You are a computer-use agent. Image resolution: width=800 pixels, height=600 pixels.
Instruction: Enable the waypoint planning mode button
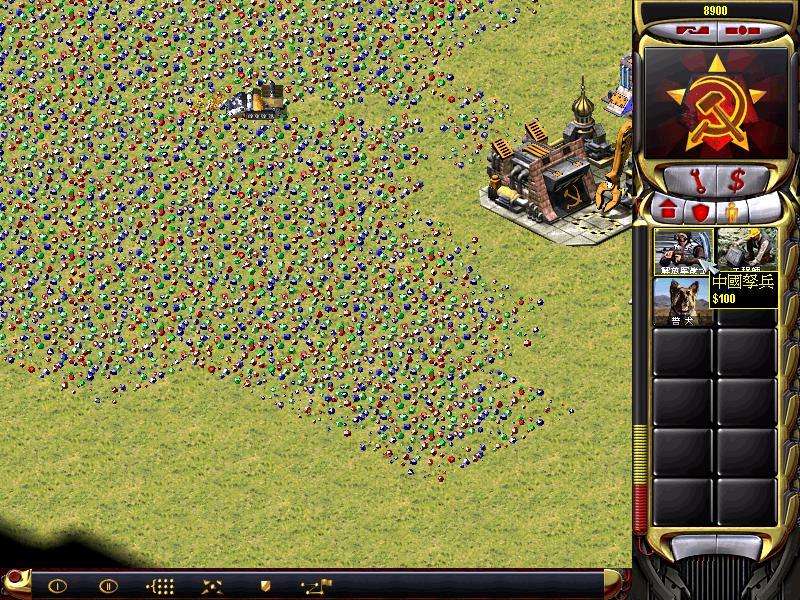tap(317, 585)
